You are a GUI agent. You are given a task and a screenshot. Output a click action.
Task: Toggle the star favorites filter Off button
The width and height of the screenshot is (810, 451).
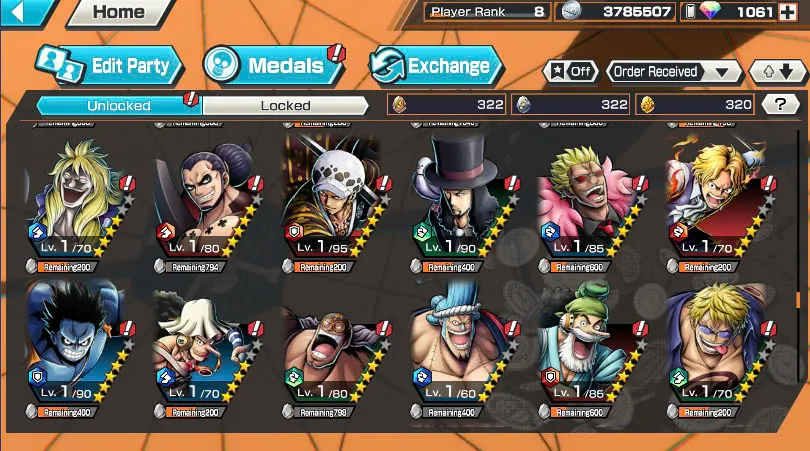click(571, 72)
